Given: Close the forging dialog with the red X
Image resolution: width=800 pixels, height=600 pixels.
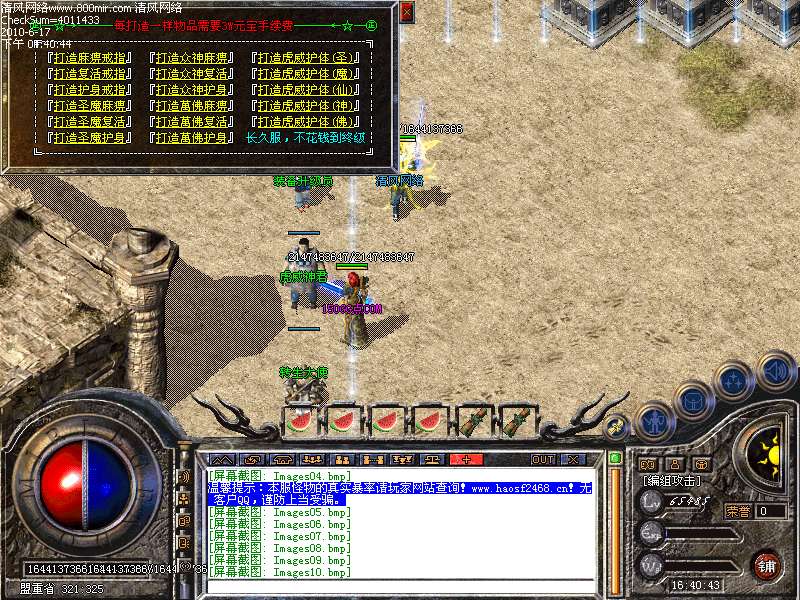Looking at the screenshot, I should pos(406,12).
